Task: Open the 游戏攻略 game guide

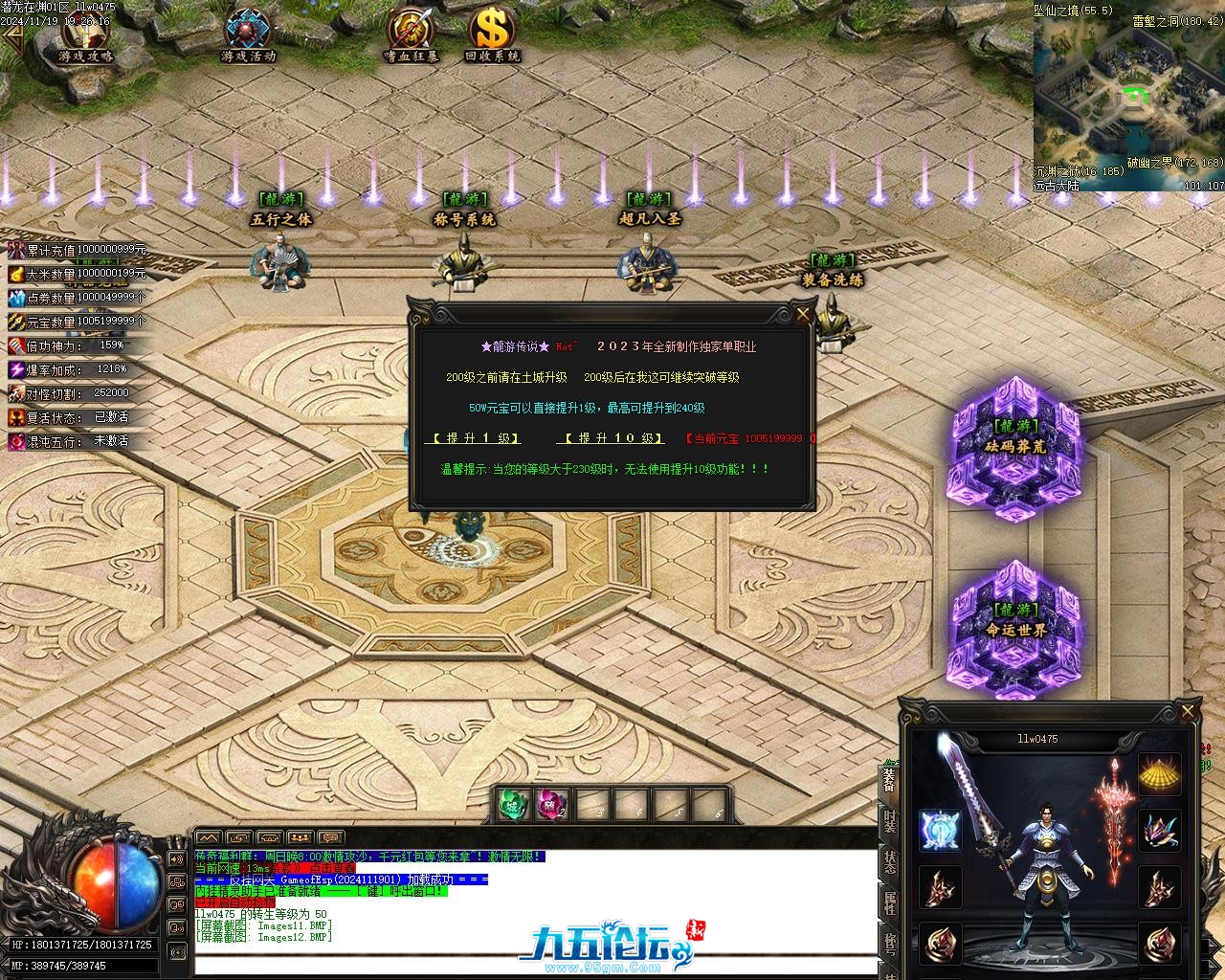Action: pos(85,35)
